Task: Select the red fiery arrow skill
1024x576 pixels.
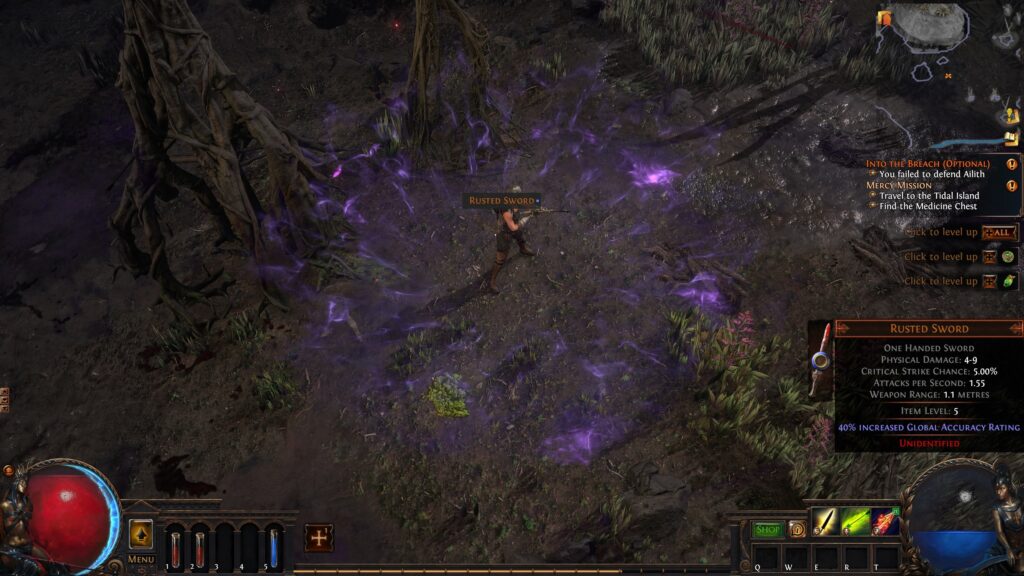Action: pos(885,522)
